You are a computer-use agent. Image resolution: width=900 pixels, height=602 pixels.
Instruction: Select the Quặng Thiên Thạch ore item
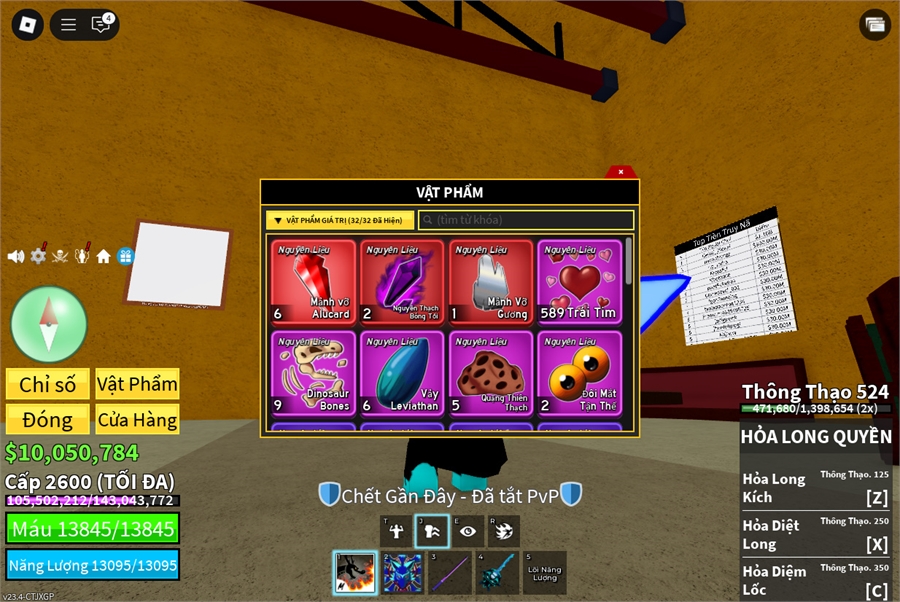coord(492,373)
